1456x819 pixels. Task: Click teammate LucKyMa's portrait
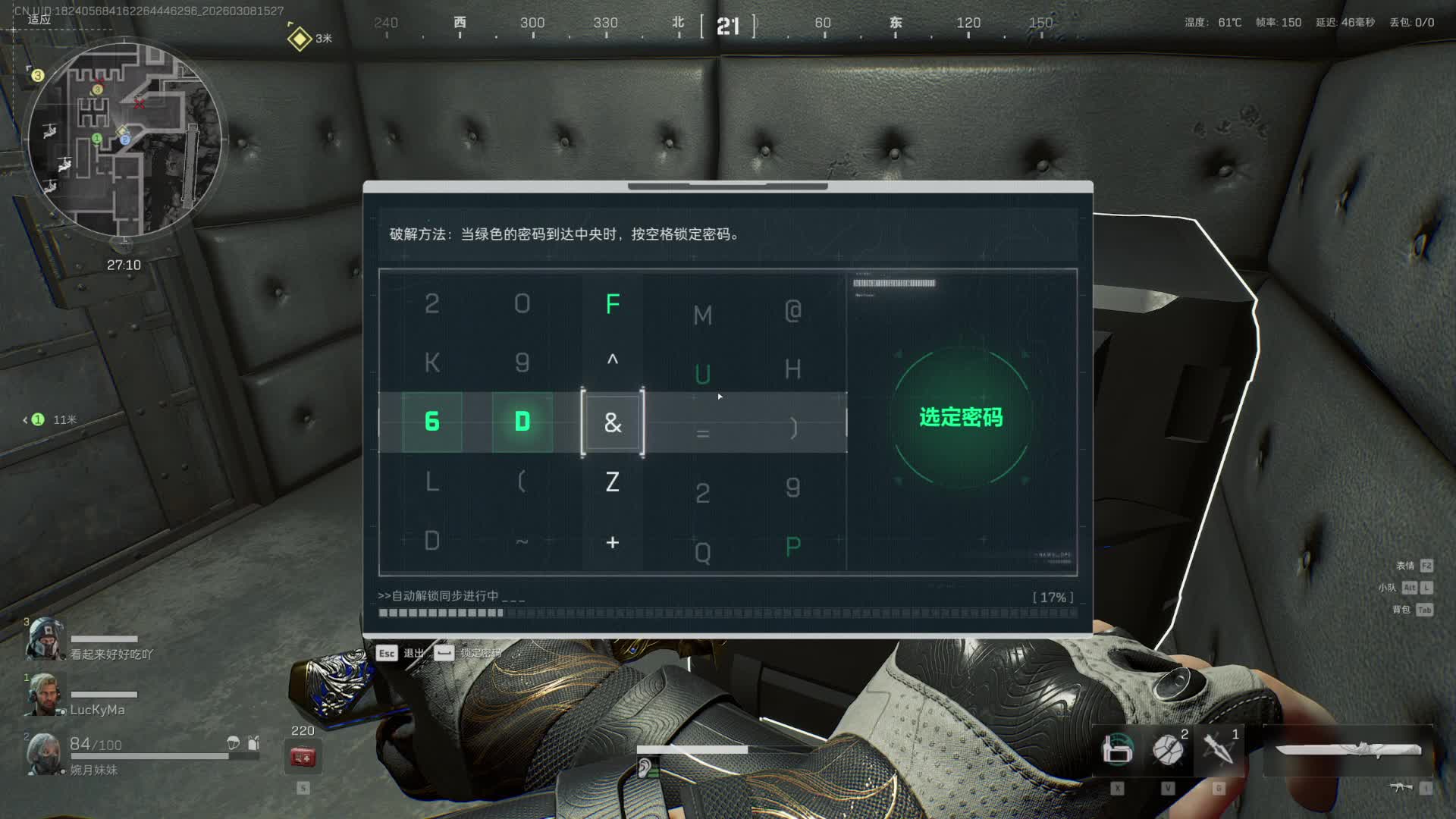pos(44,695)
